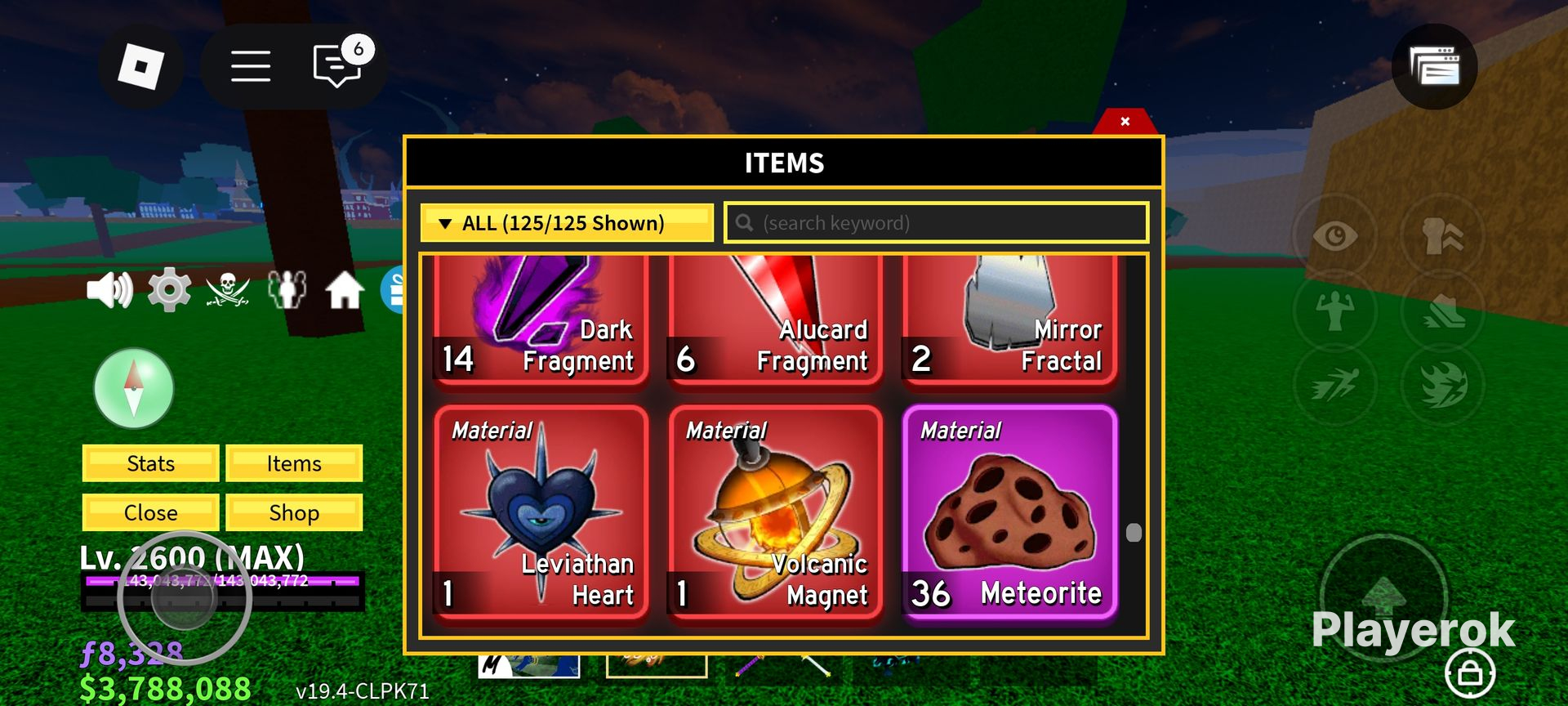The width and height of the screenshot is (1568, 706).
Task: Hit the yellow Close button
Action: pos(151,512)
